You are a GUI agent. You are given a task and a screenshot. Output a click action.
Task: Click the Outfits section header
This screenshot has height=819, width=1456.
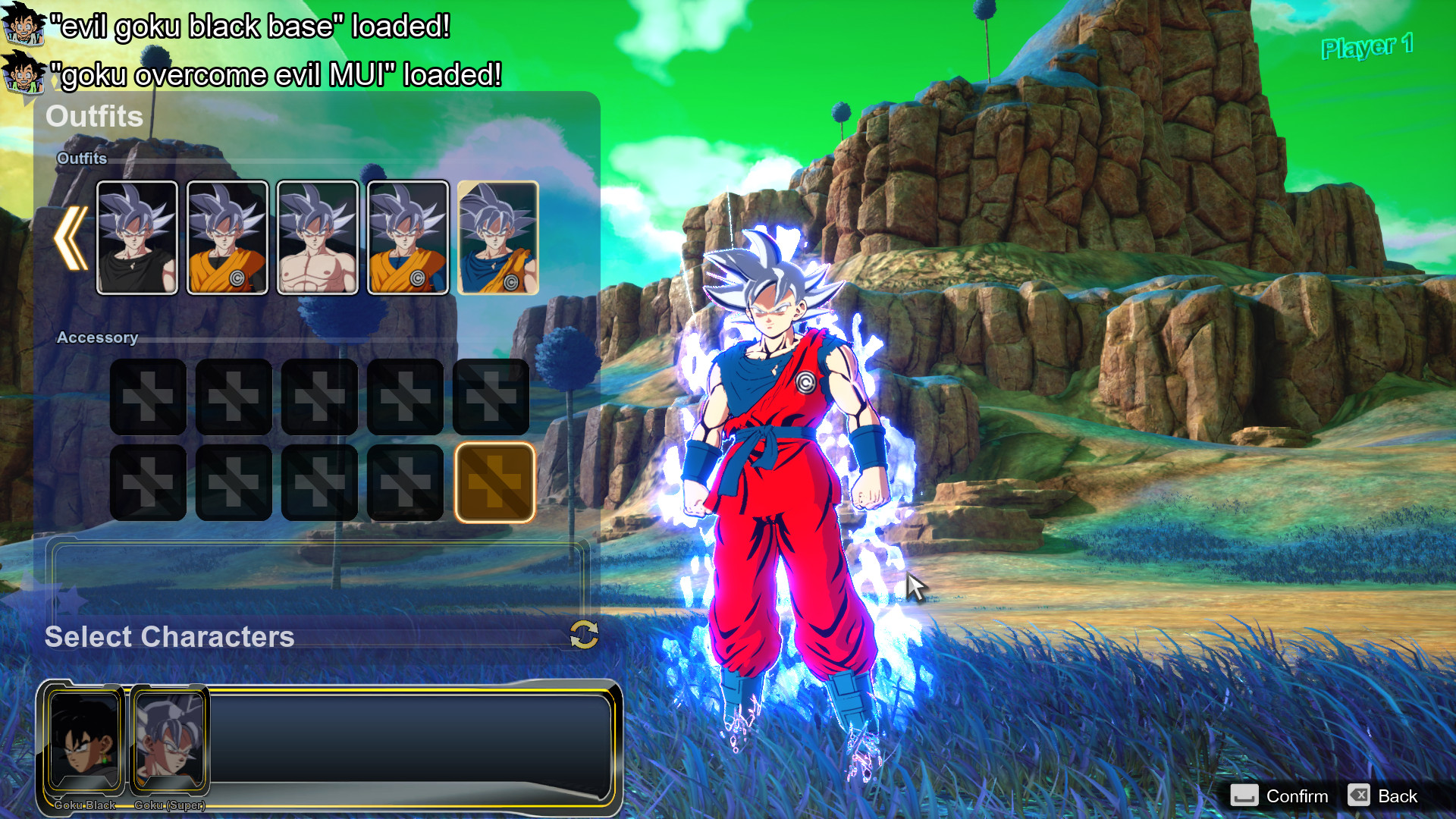(x=94, y=117)
